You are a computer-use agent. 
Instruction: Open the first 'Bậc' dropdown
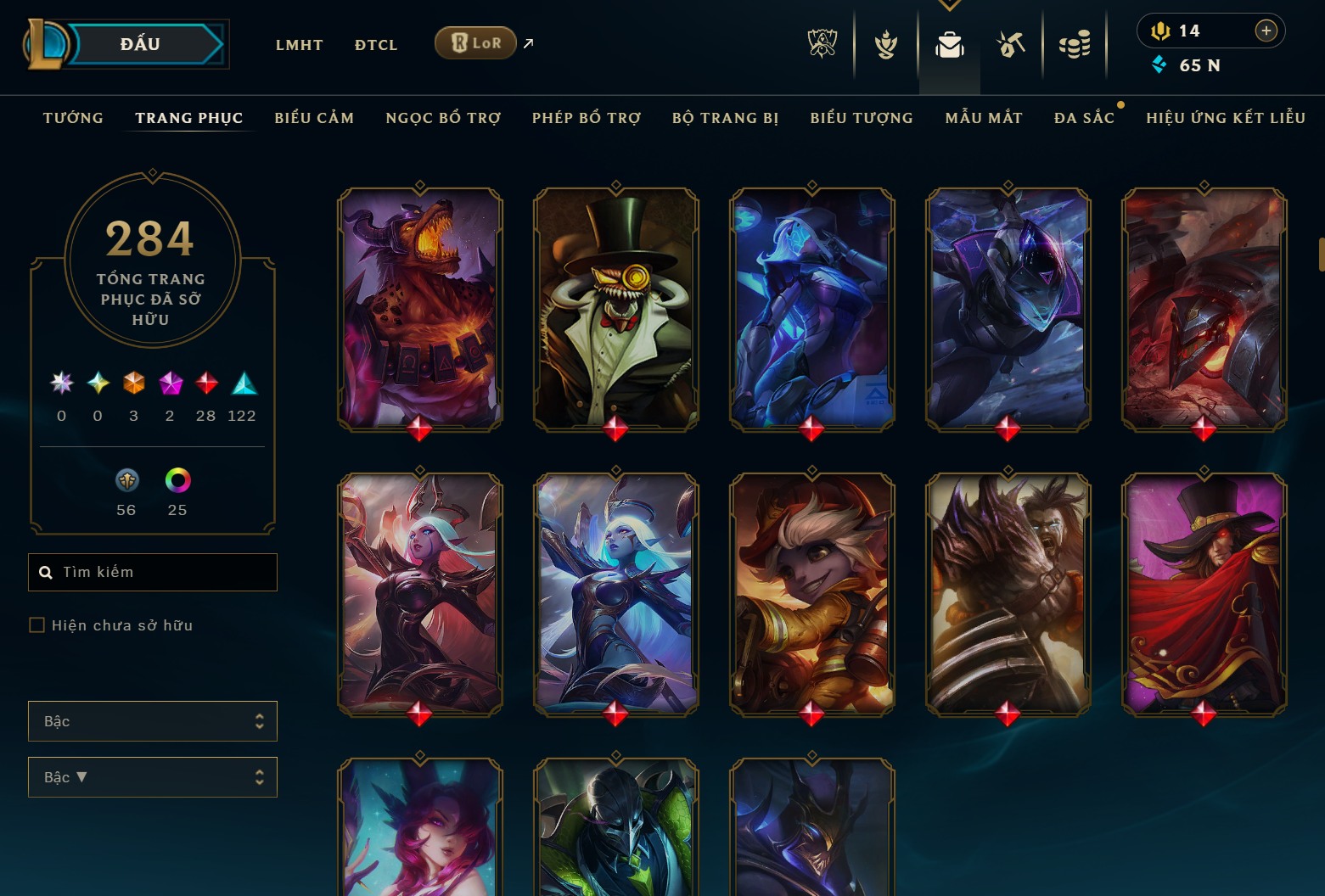click(x=152, y=720)
